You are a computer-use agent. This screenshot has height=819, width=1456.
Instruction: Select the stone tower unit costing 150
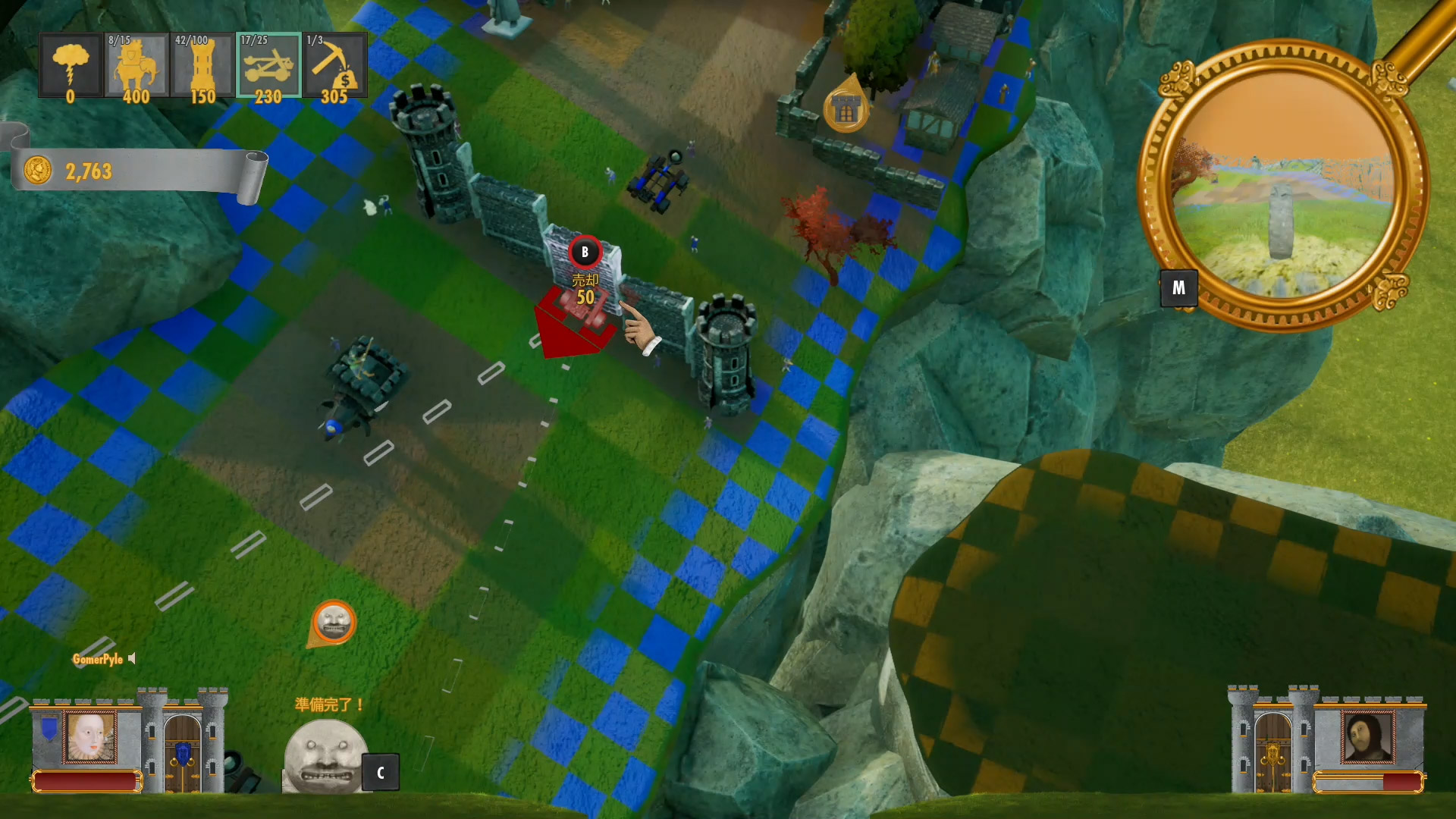[x=202, y=66]
